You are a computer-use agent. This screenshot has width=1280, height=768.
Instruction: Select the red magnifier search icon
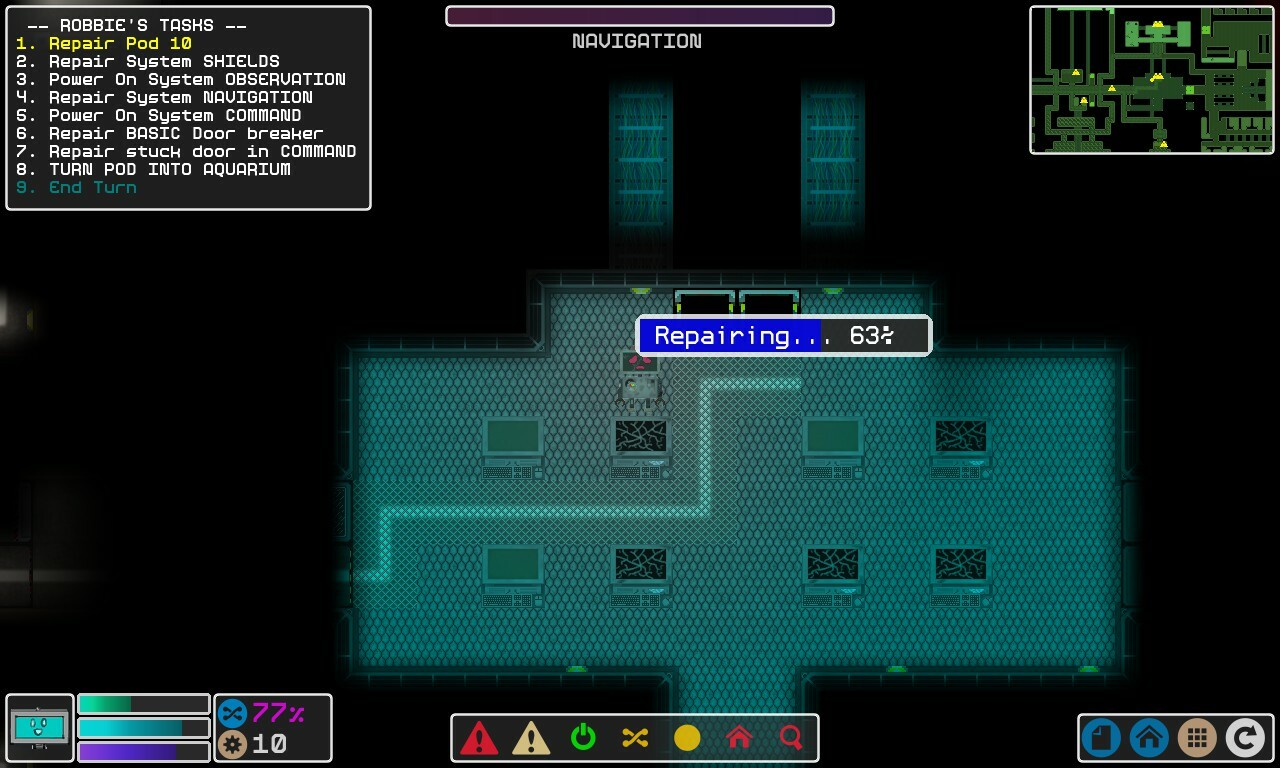point(790,739)
